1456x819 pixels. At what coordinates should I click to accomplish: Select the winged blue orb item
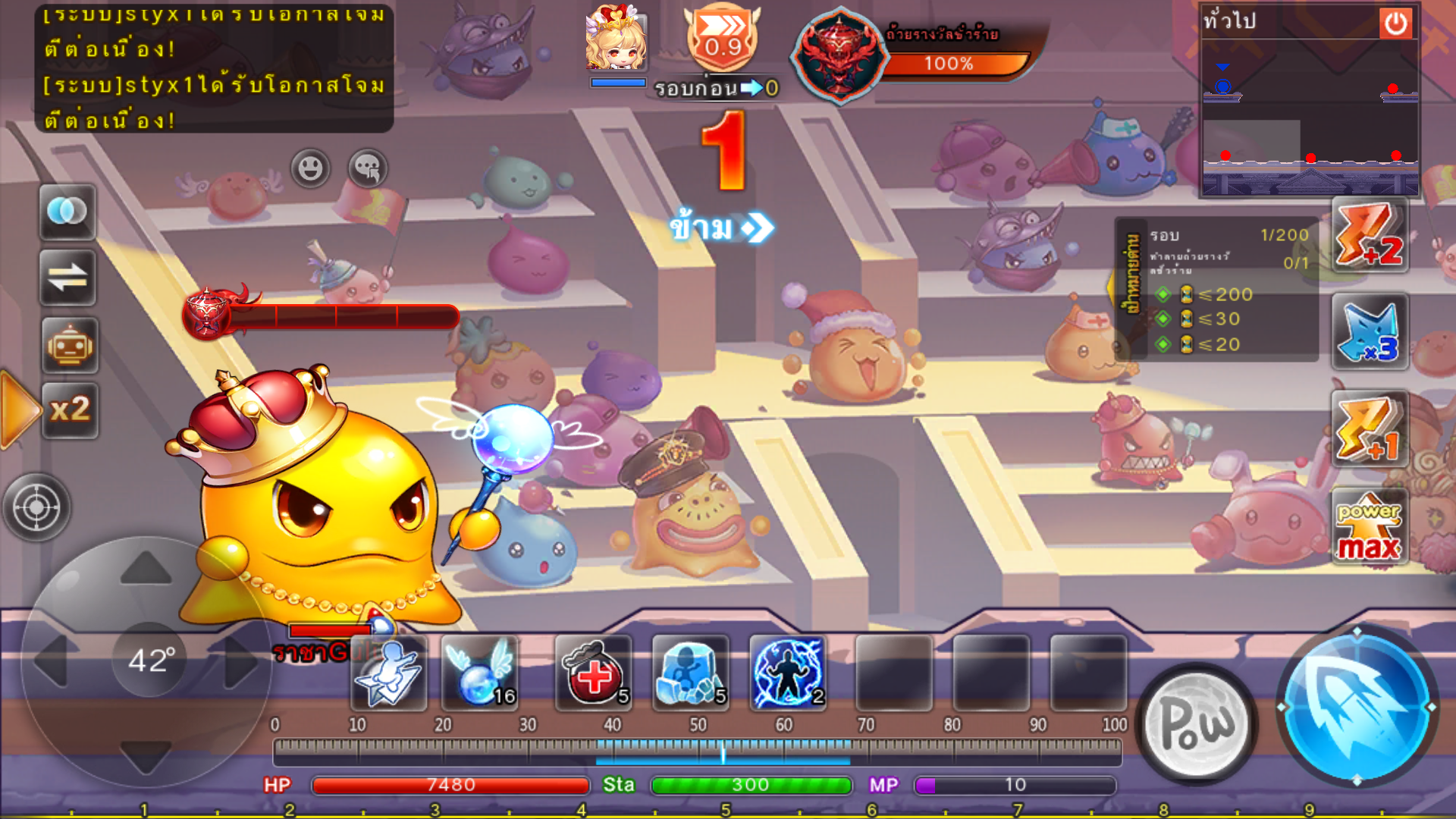pyautogui.click(x=480, y=673)
